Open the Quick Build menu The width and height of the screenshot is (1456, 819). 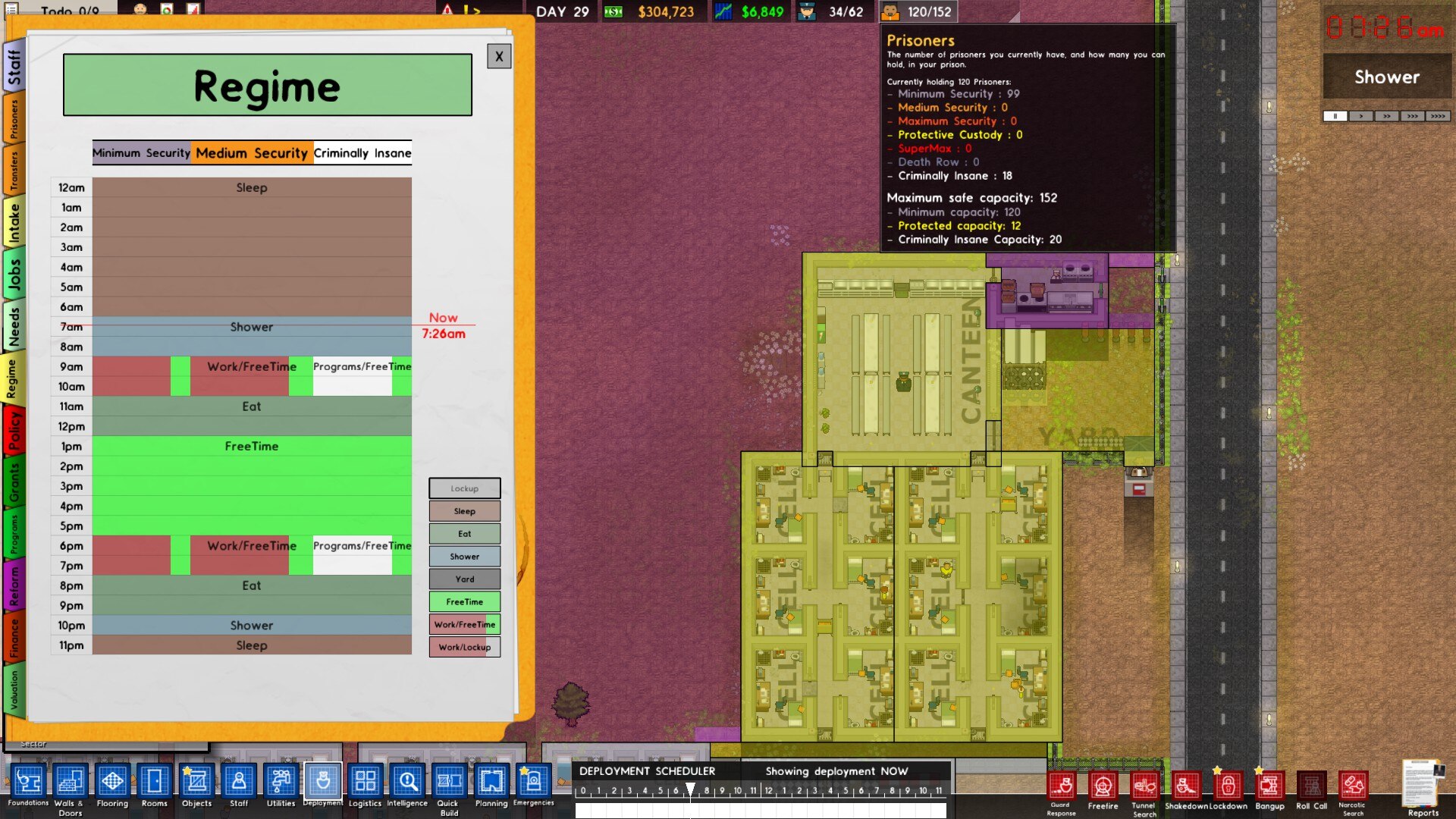449,781
